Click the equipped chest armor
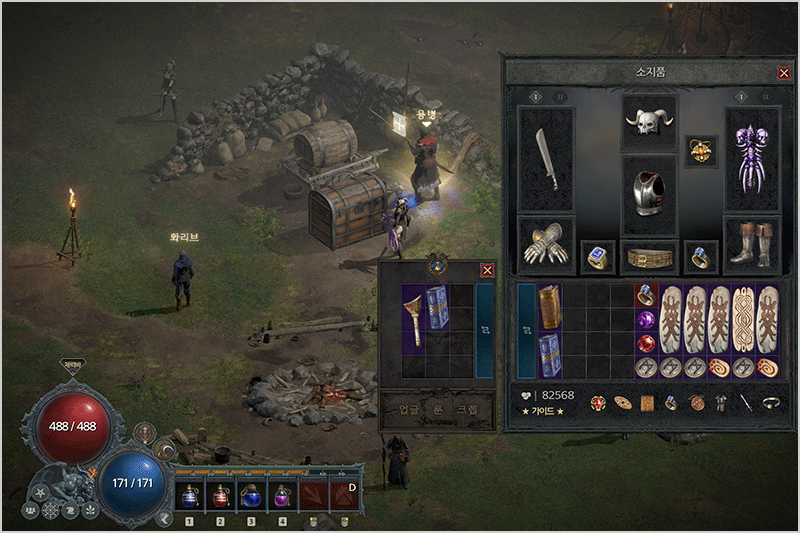The image size is (800, 533). pos(648,194)
